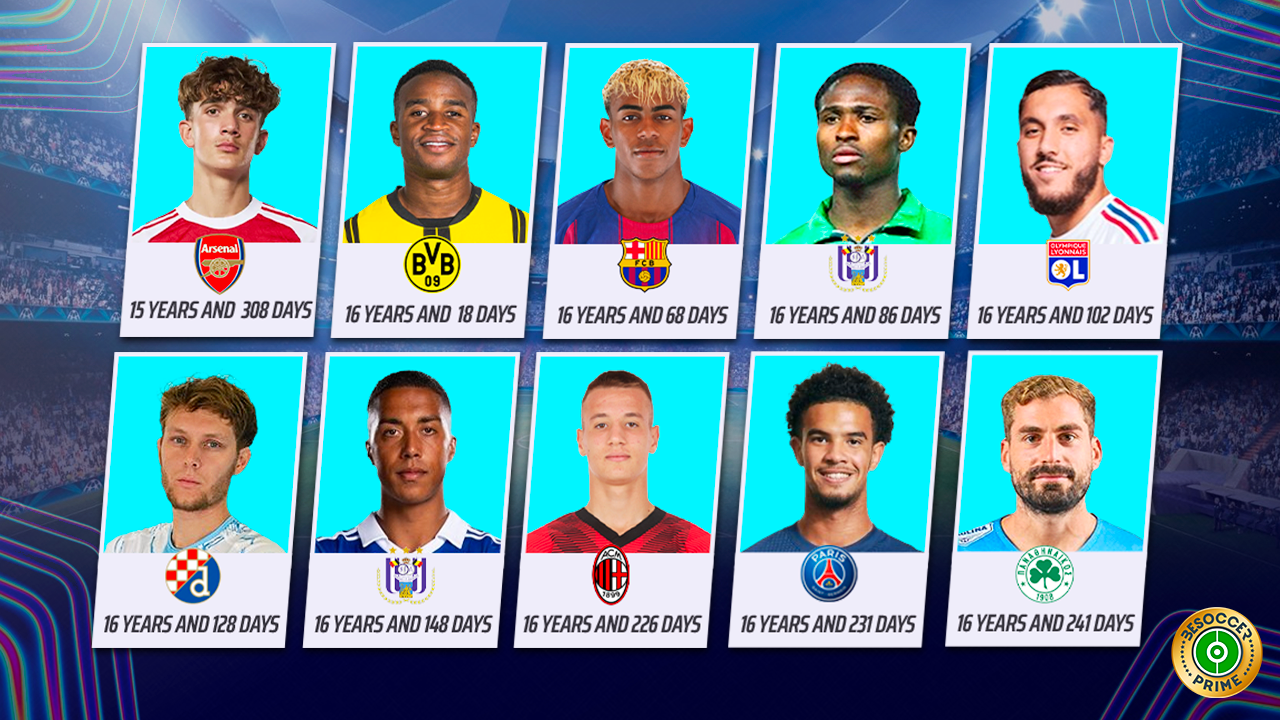Pick the Paris Saint-Germain 16 years 231 days card
Viewport: 1280px width, 720px height.
(x=832, y=500)
